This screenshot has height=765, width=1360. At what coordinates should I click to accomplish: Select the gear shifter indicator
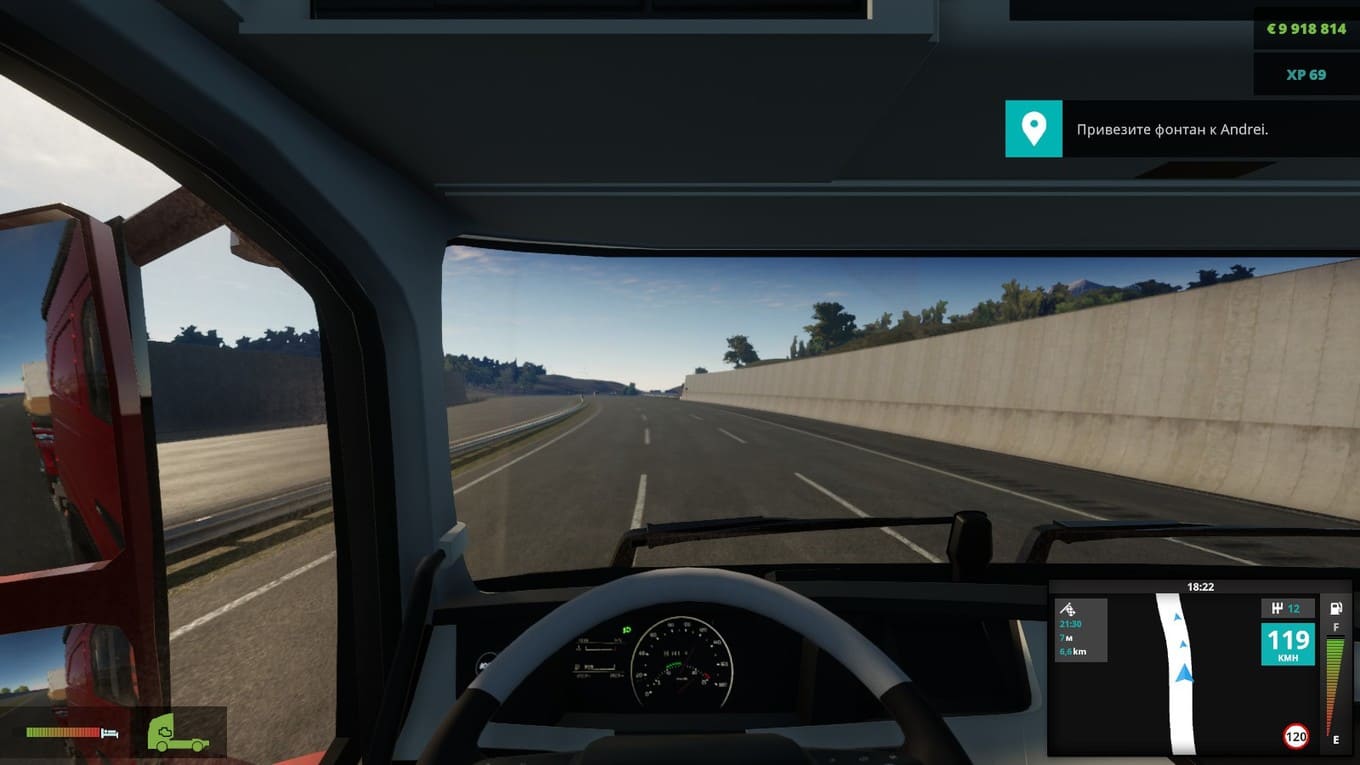1287,608
